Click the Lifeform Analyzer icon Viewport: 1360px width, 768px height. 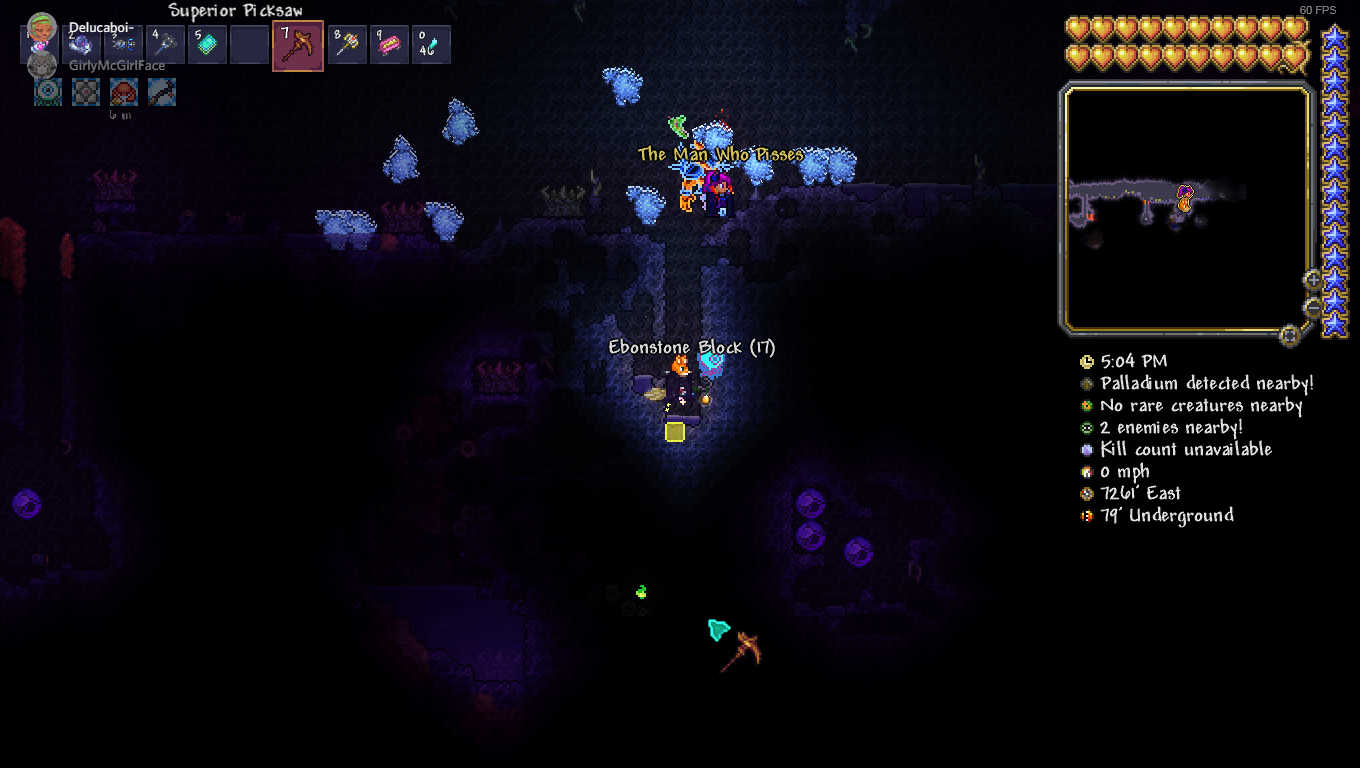pyautogui.click(x=1087, y=405)
